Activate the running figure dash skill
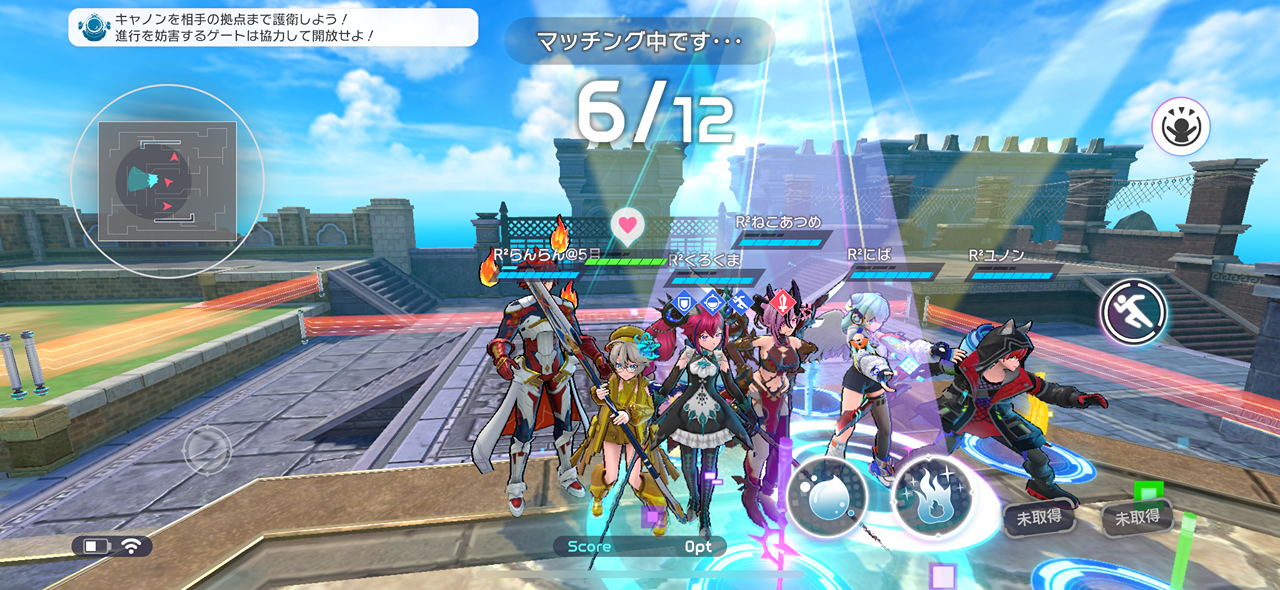This screenshot has width=1280, height=590. point(1134,313)
